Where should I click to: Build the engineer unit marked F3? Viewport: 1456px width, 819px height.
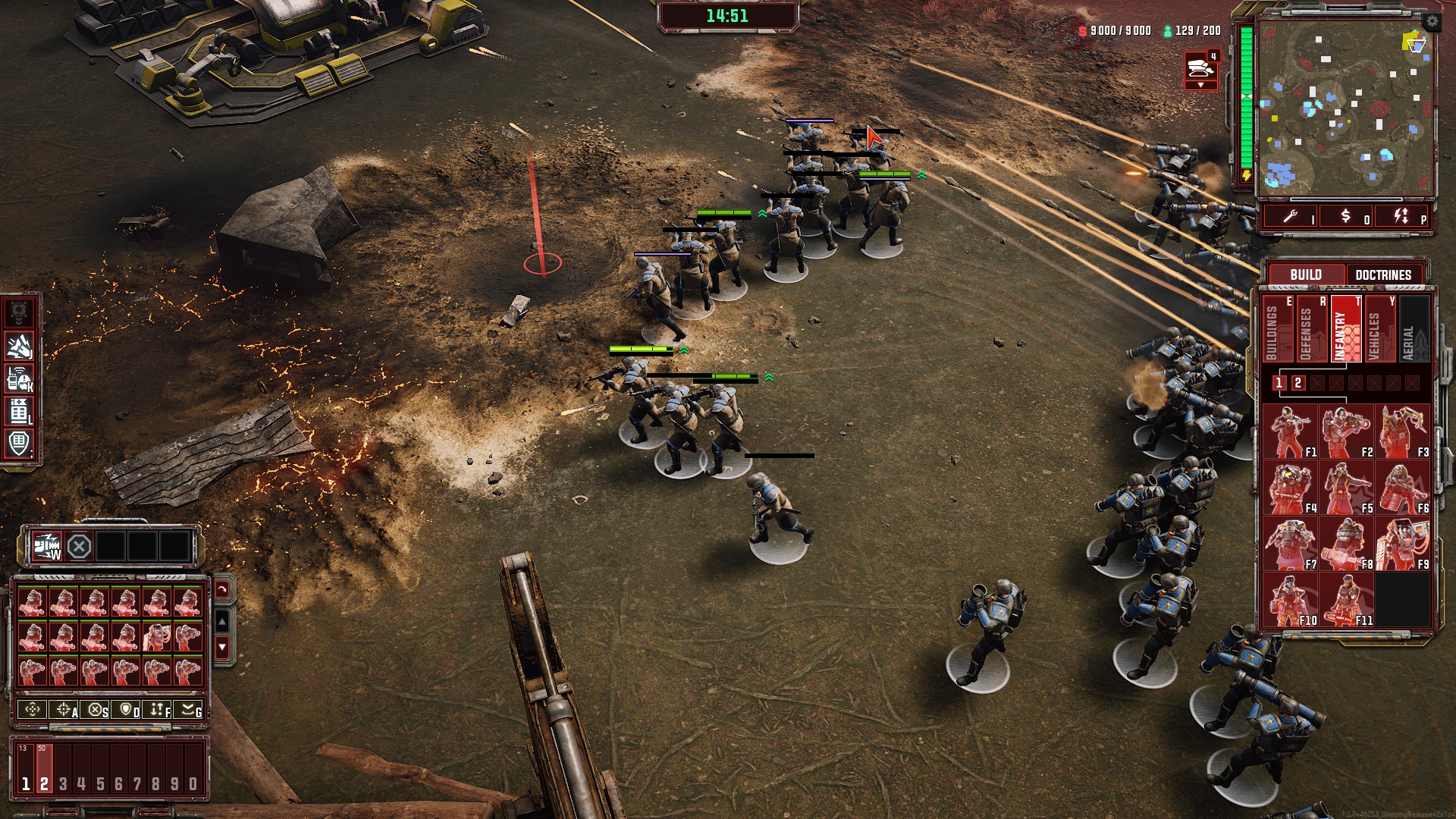pos(1401,431)
